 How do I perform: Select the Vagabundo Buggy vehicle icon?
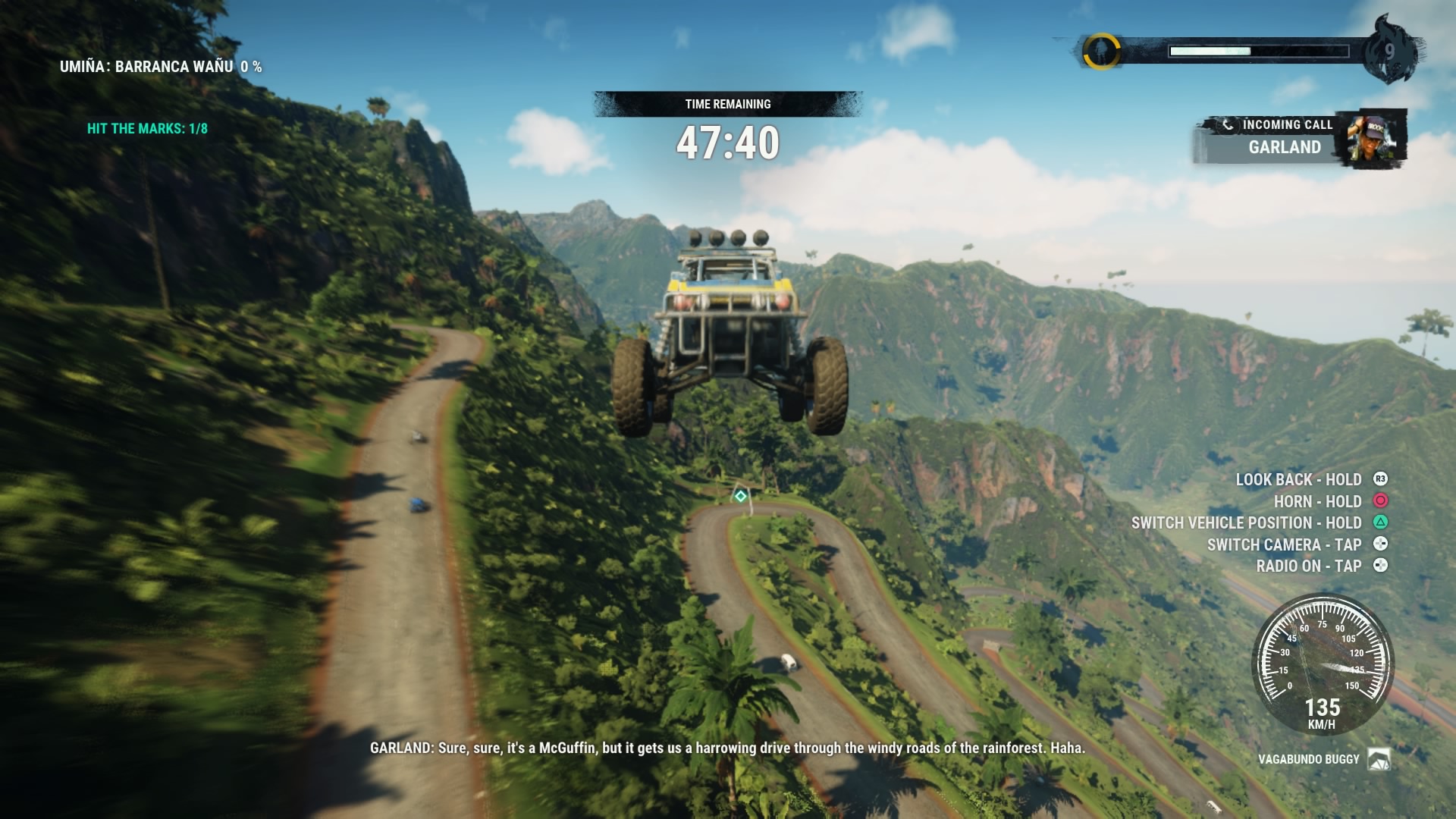click(x=1379, y=759)
